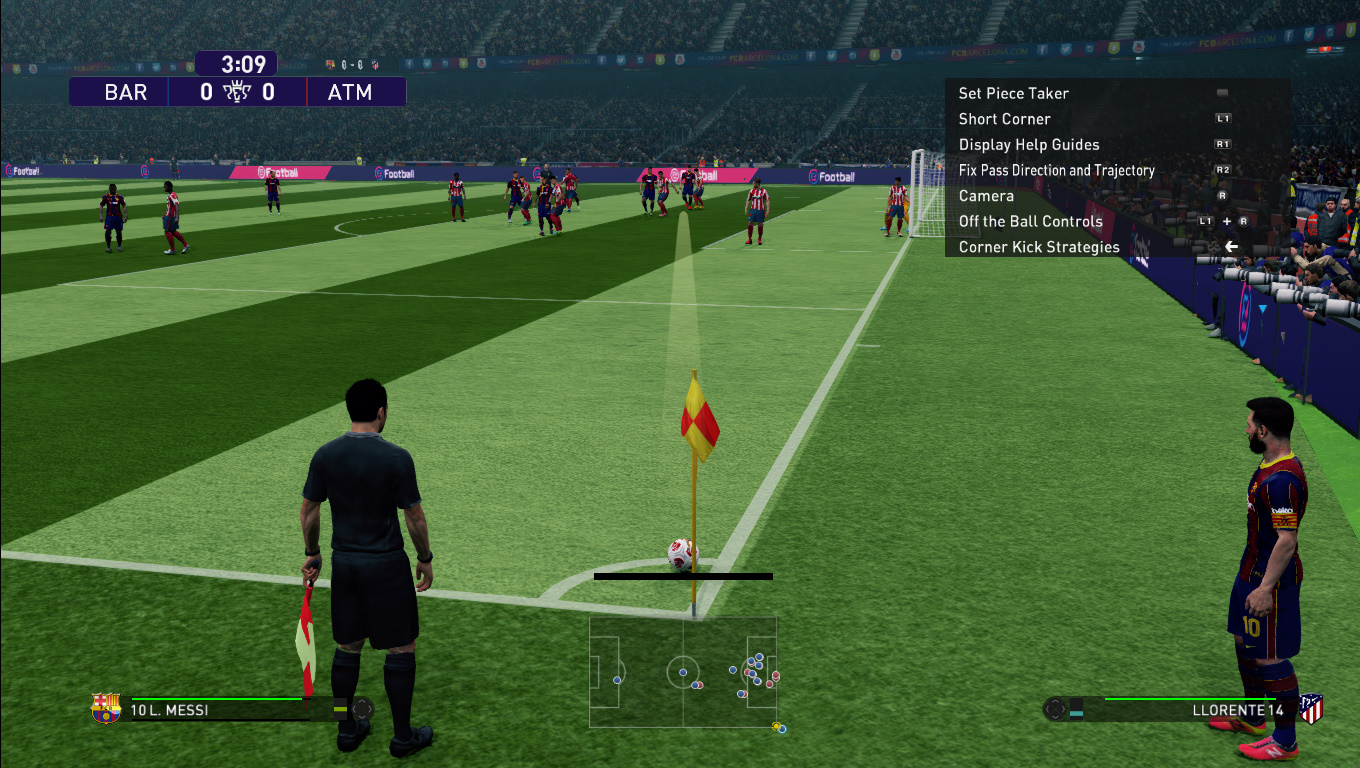Click the pitch radar minimap
The image size is (1360, 768).
point(683,674)
